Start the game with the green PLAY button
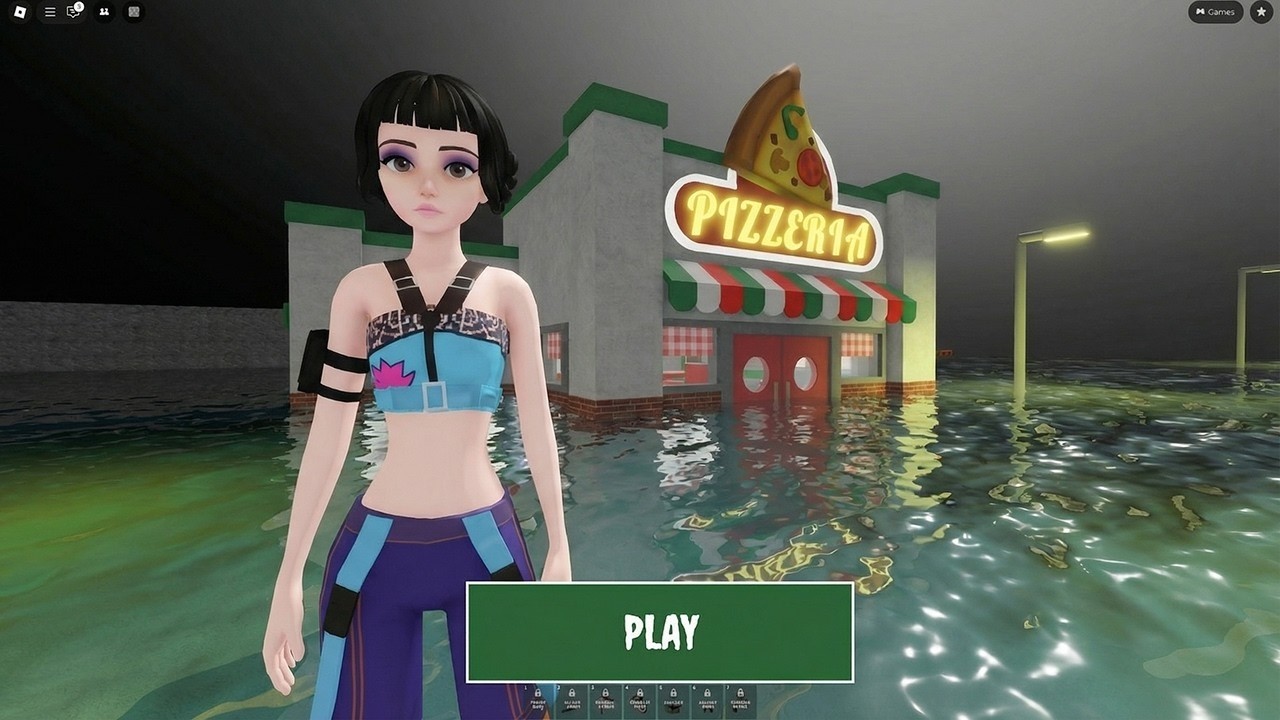Image resolution: width=1280 pixels, height=720 pixels. 660,632
